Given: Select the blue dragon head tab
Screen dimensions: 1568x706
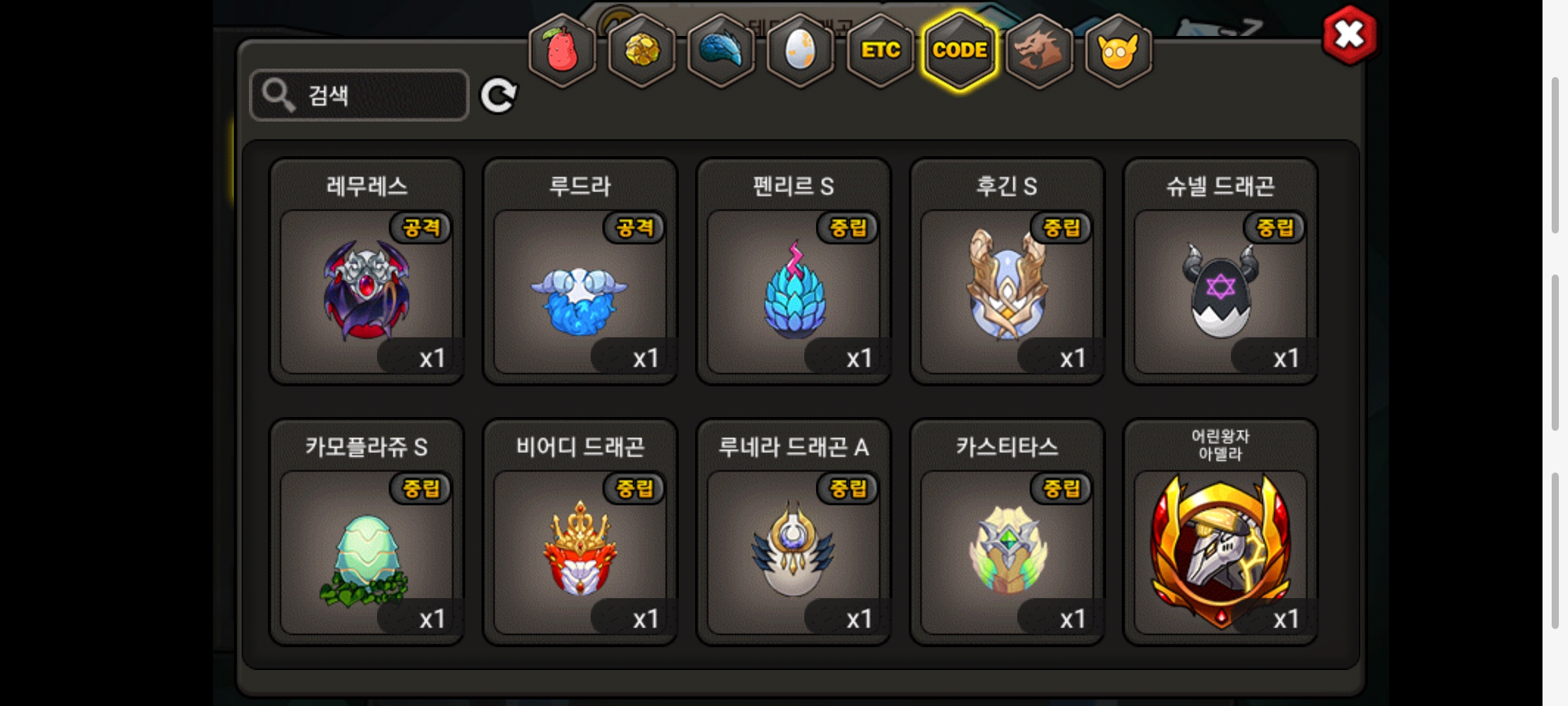Looking at the screenshot, I should [721, 51].
